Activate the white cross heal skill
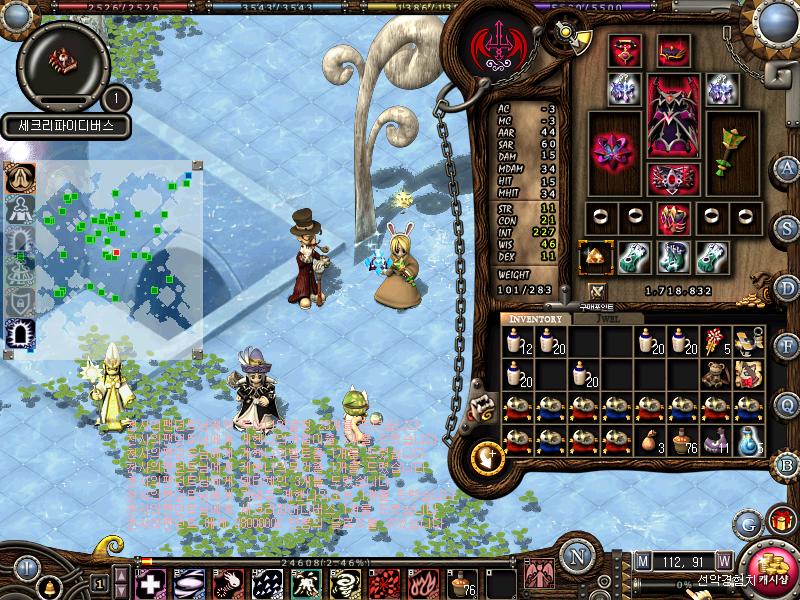This screenshot has height=600, width=800. coord(150,582)
